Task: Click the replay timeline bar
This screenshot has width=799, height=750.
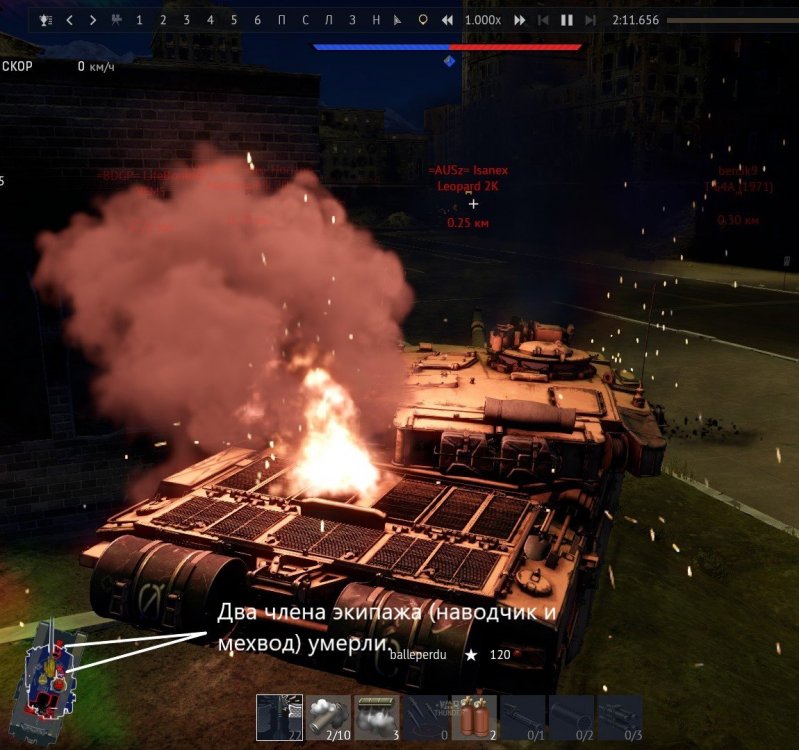Action: pos(730,20)
